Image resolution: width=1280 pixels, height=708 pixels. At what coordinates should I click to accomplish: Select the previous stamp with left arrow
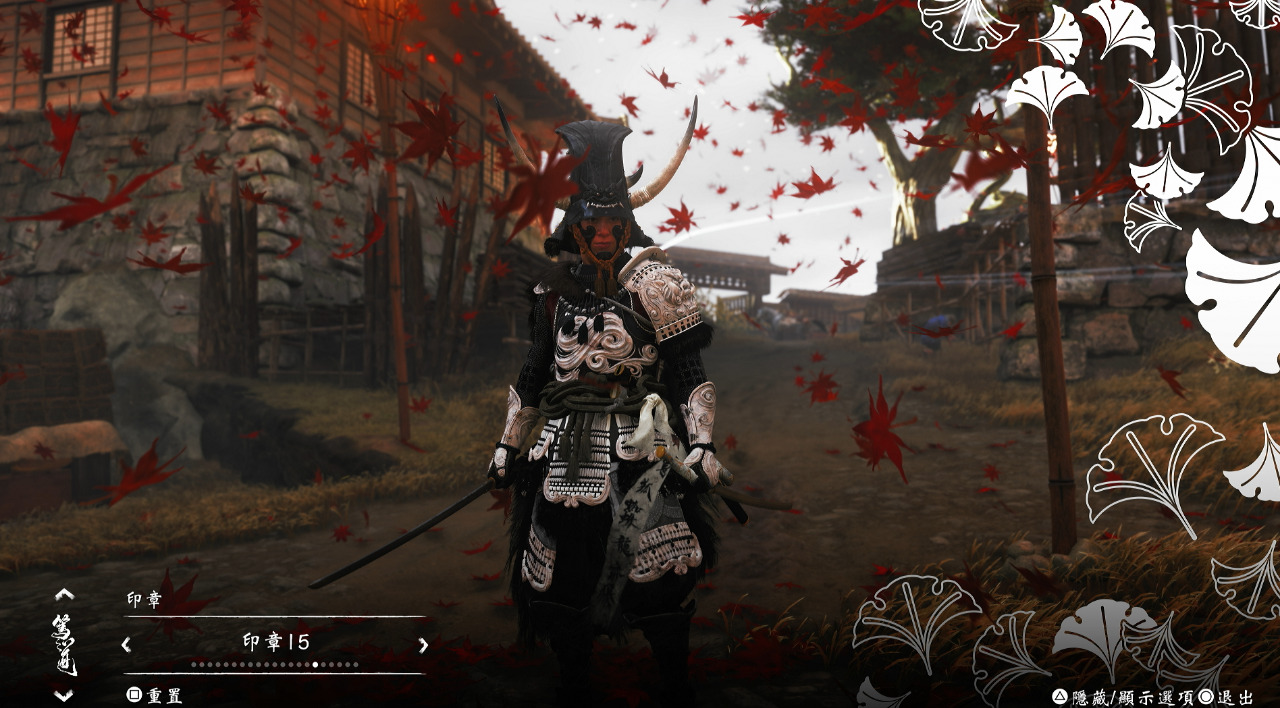click(x=126, y=645)
